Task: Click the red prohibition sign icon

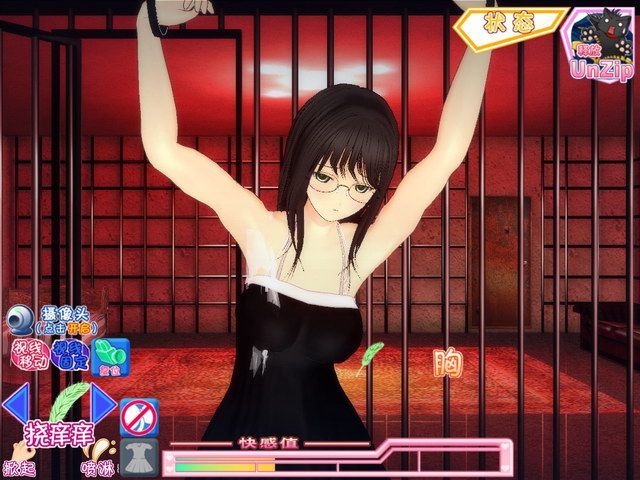Action: click(x=138, y=416)
